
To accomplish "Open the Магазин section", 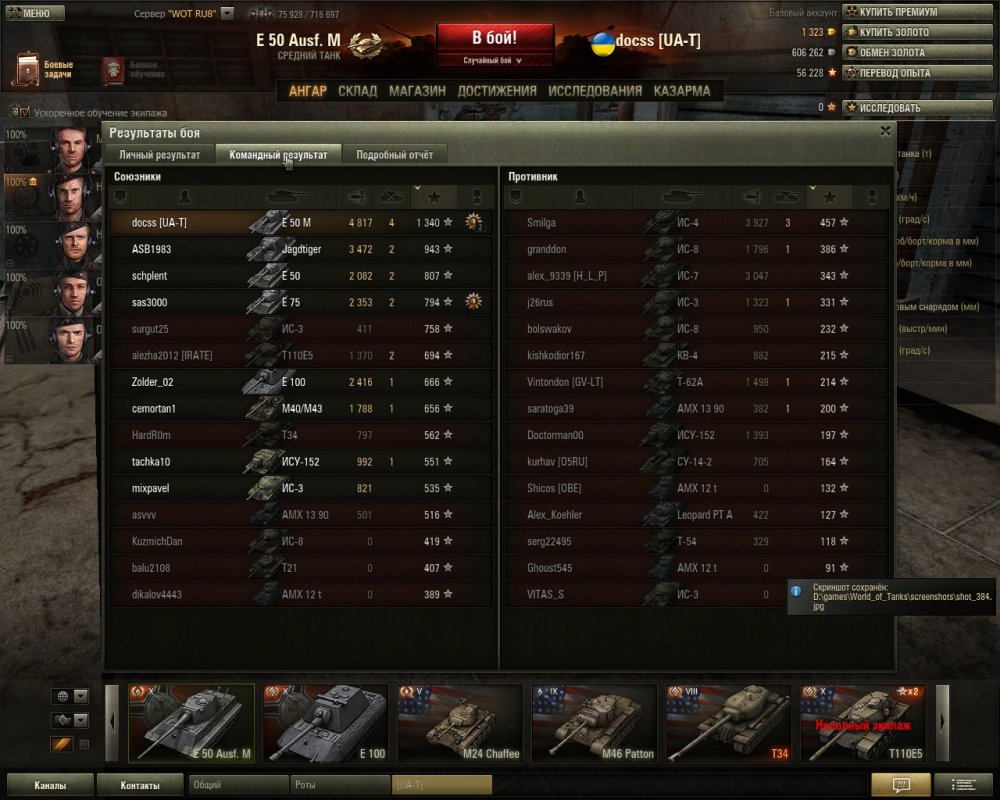I will tap(417, 91).
